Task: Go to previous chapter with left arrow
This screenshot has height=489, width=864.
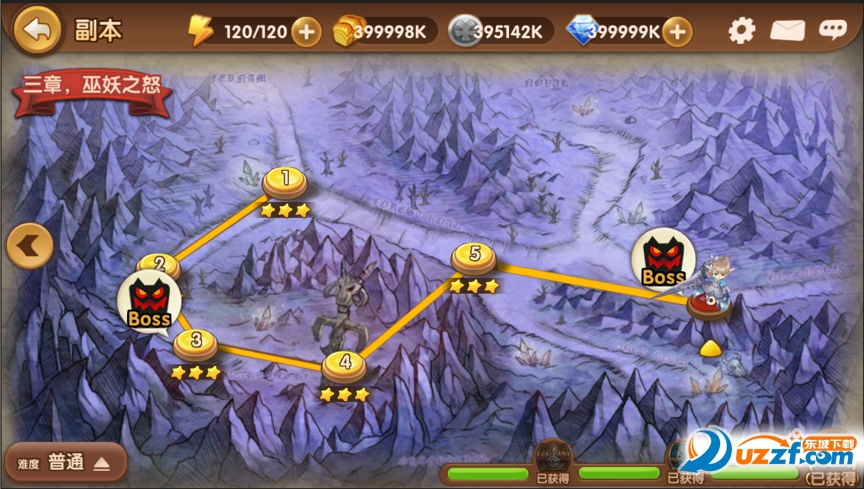Action: (x=29, y=245)
